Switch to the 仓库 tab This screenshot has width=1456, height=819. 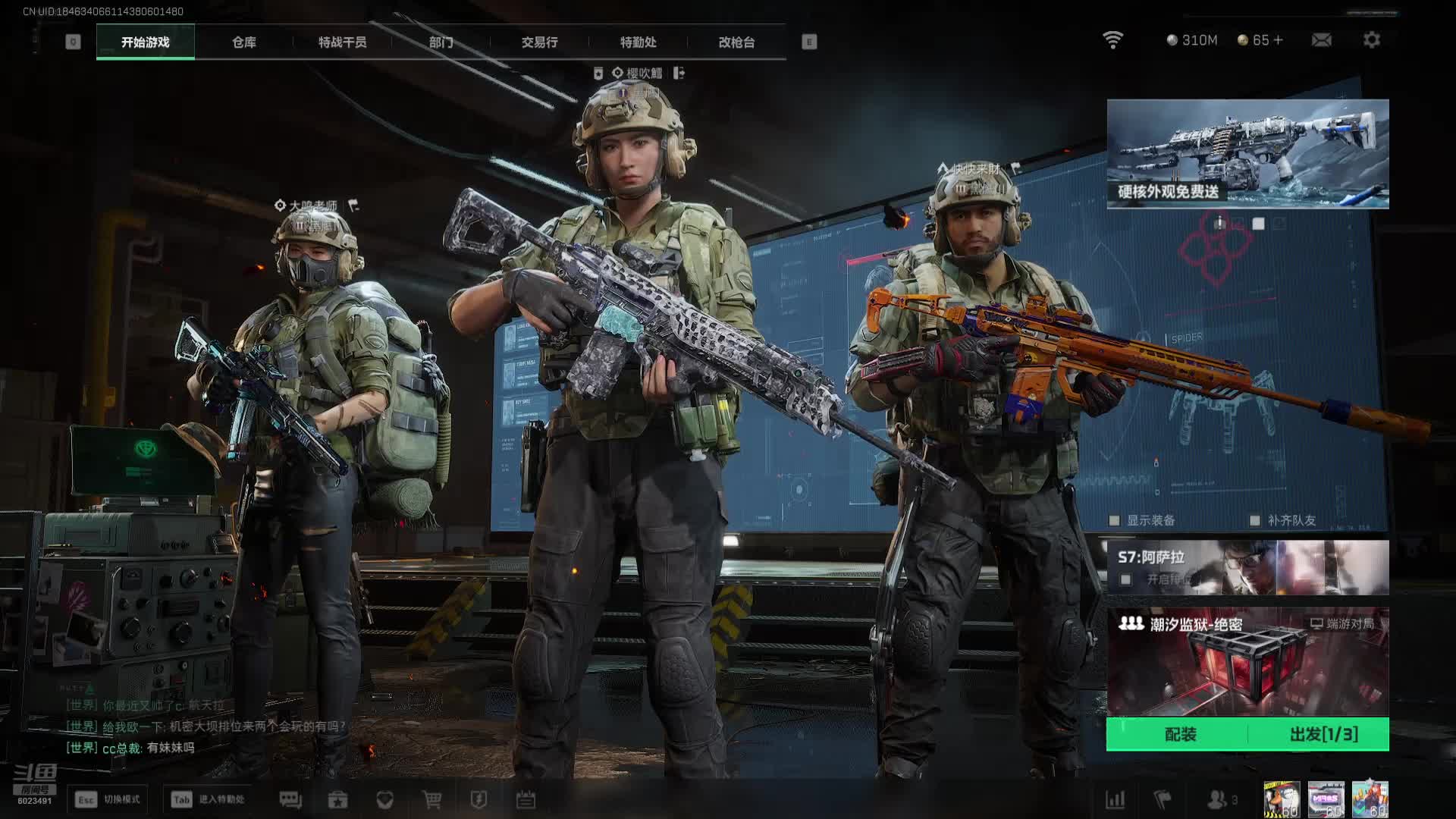[243, 42]
